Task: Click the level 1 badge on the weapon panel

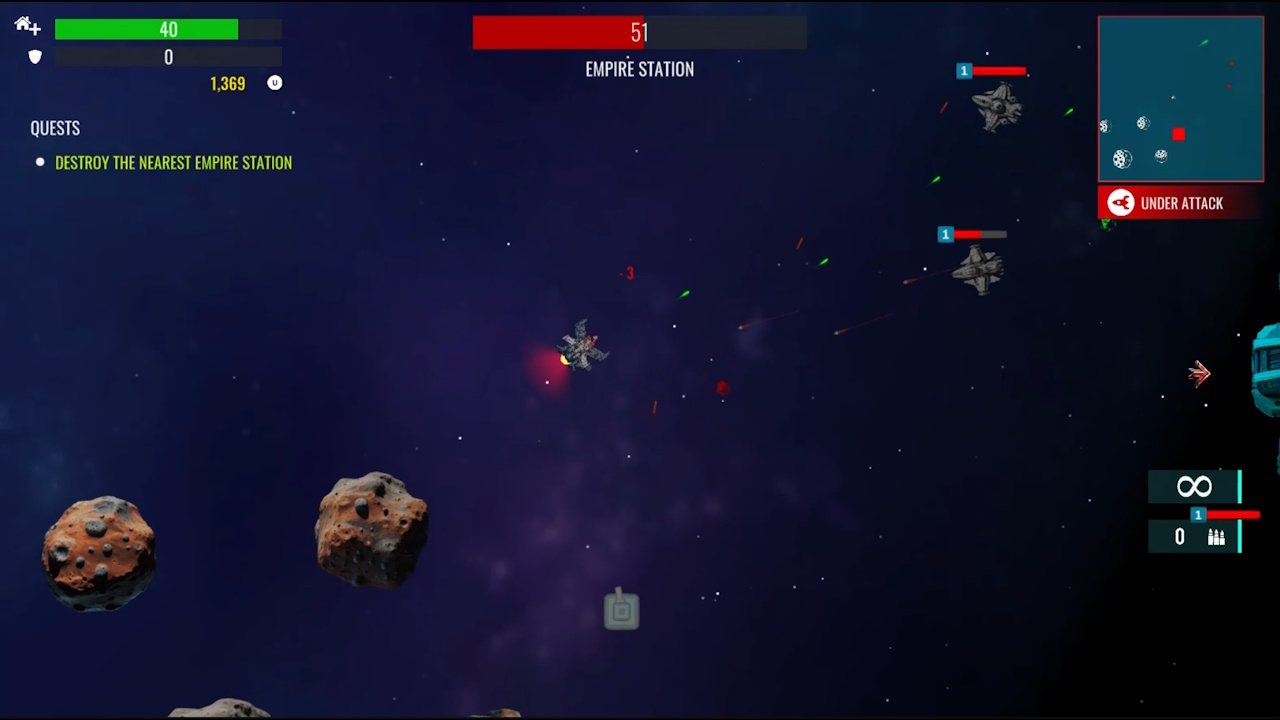Action: point(1197,514)
